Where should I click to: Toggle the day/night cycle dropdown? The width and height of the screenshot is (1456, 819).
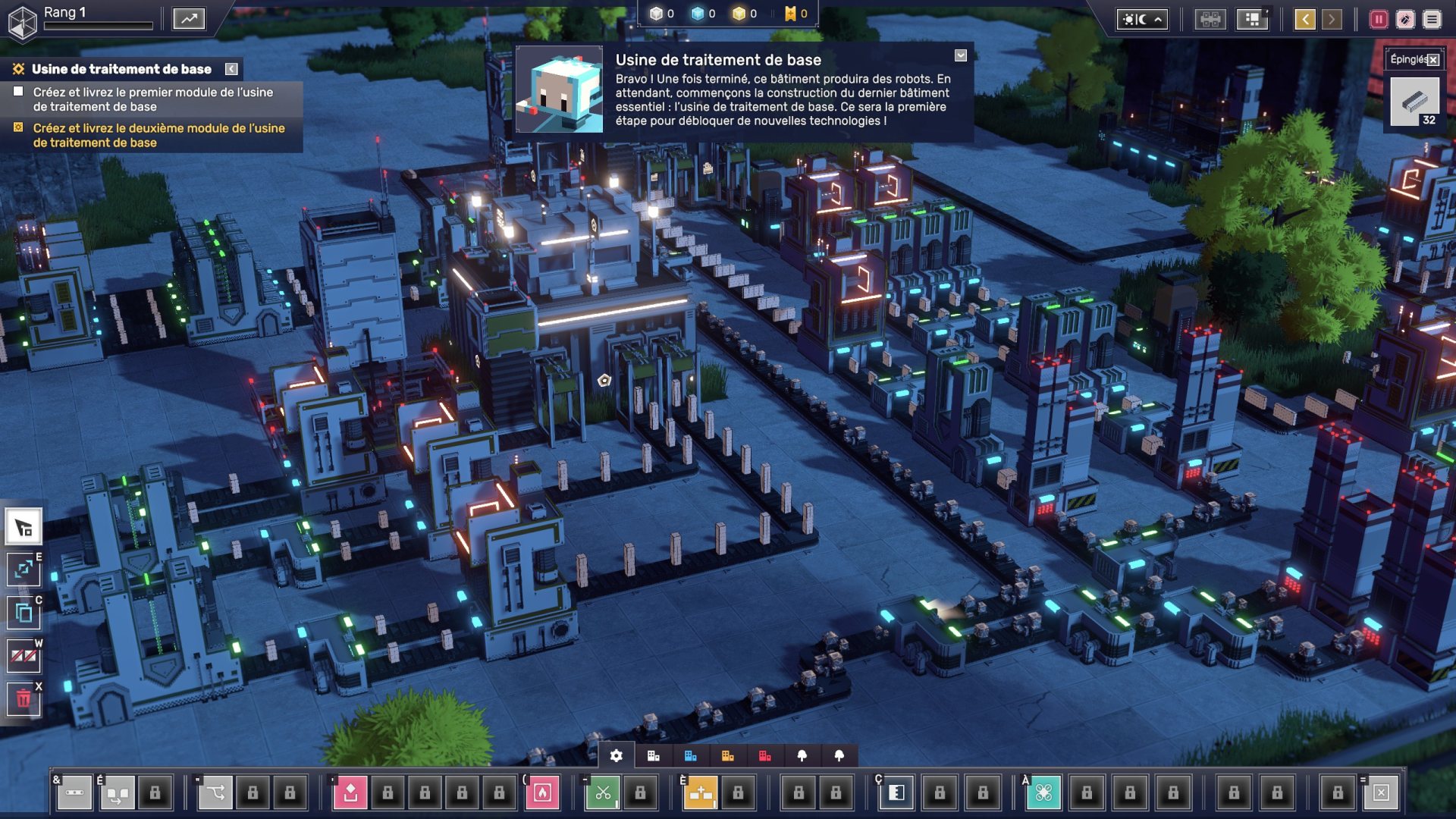coord(1141,19)
